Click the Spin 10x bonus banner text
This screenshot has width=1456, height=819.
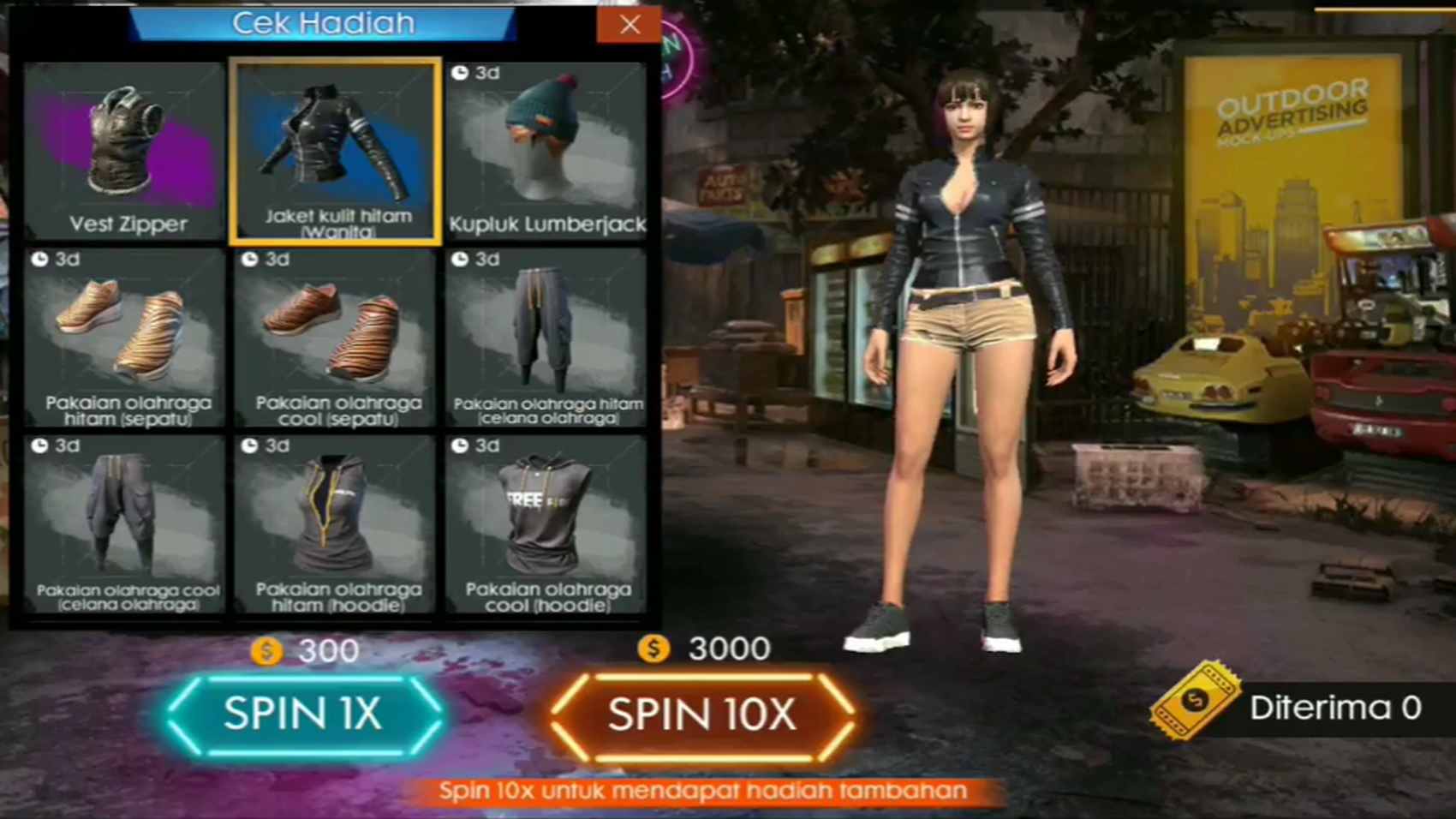coord(702,792)
